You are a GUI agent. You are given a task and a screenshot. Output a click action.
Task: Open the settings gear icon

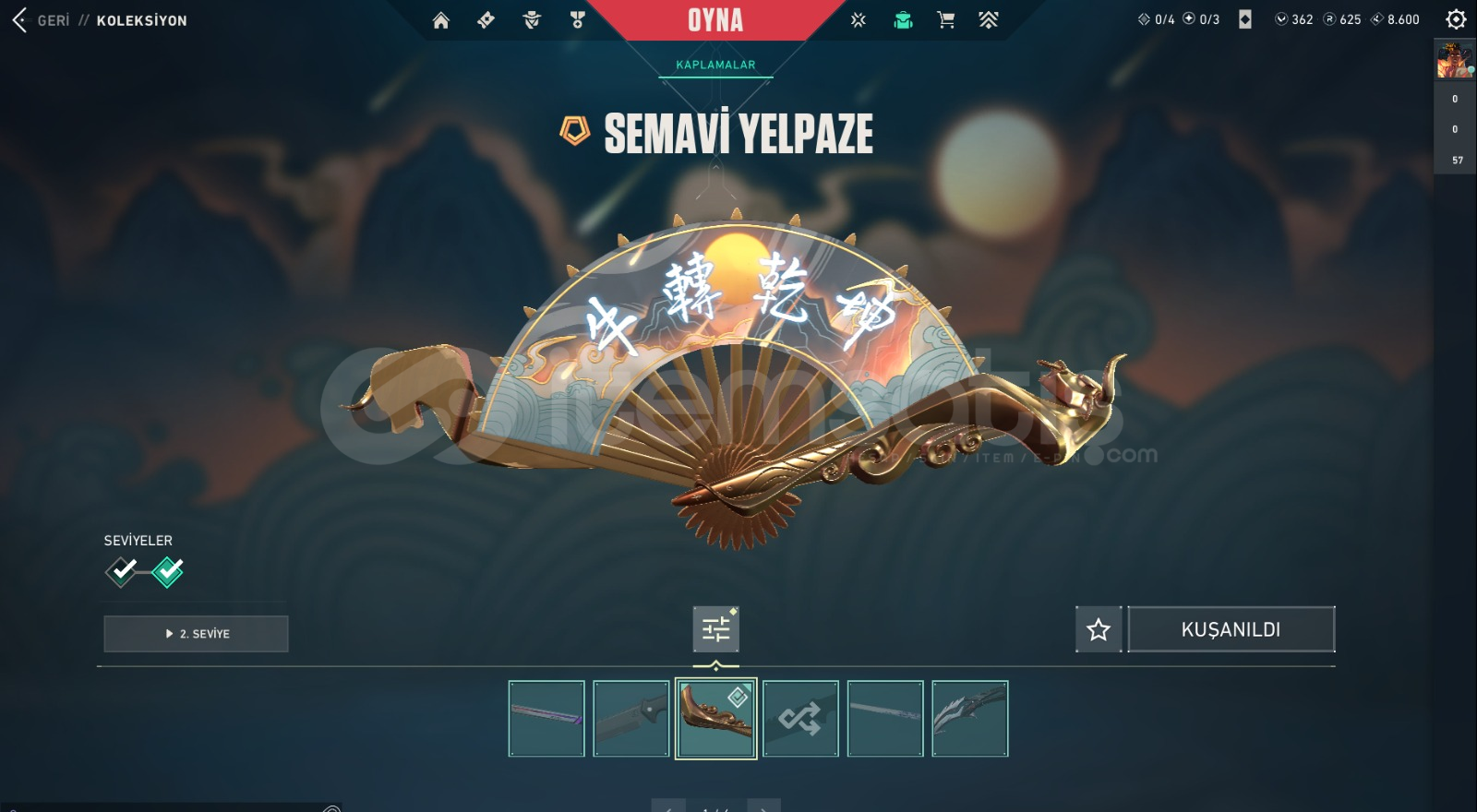pyautogui.click(x=1456, y=19)
